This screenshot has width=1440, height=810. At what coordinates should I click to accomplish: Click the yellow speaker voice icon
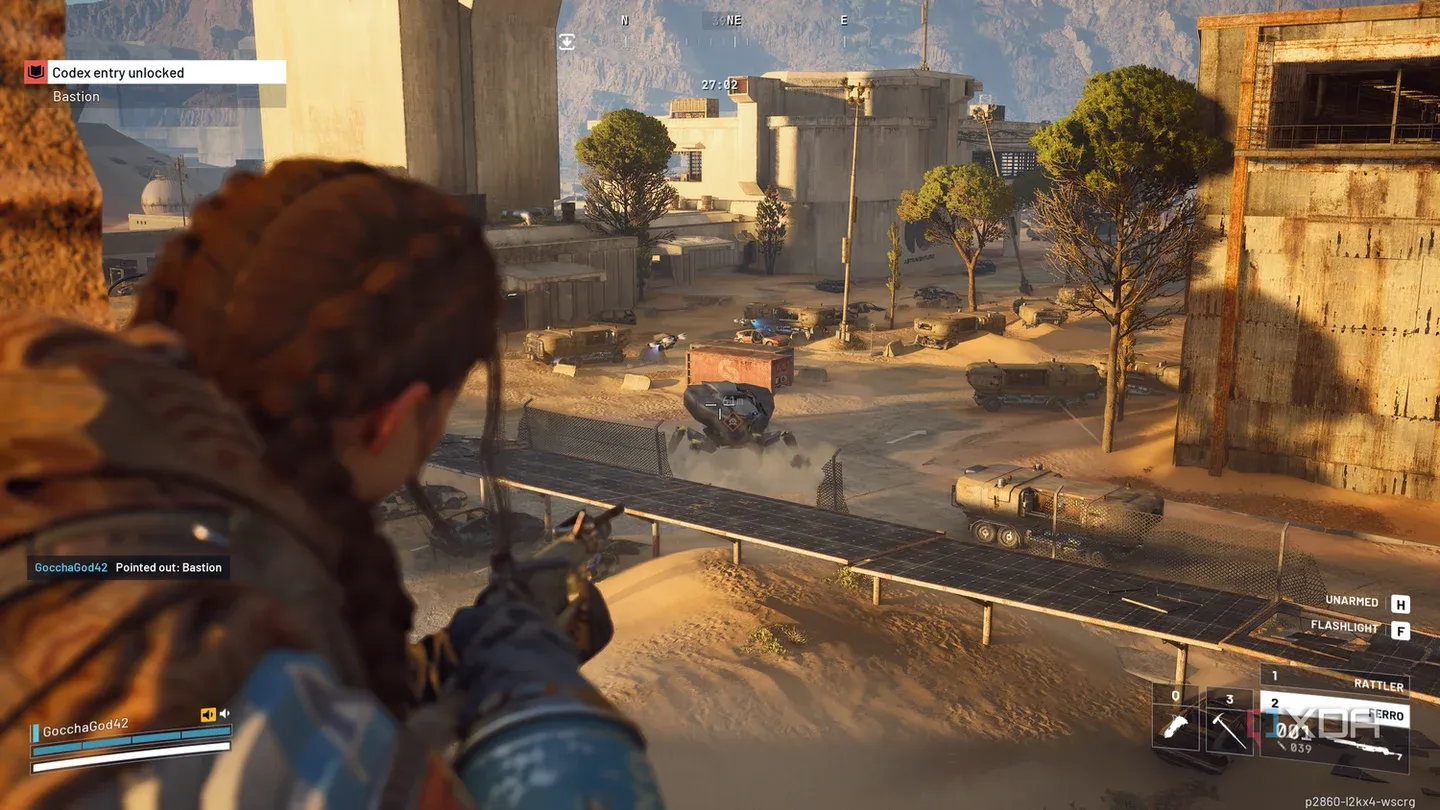pyautogui.click(x=208, y=714)
